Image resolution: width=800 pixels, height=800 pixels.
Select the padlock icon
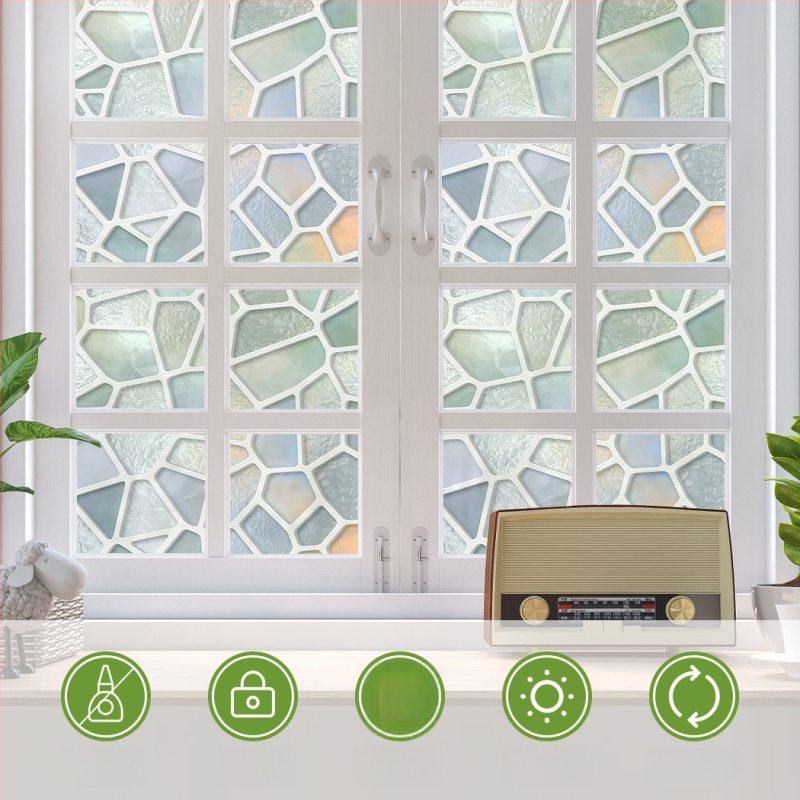pos(253,696)
